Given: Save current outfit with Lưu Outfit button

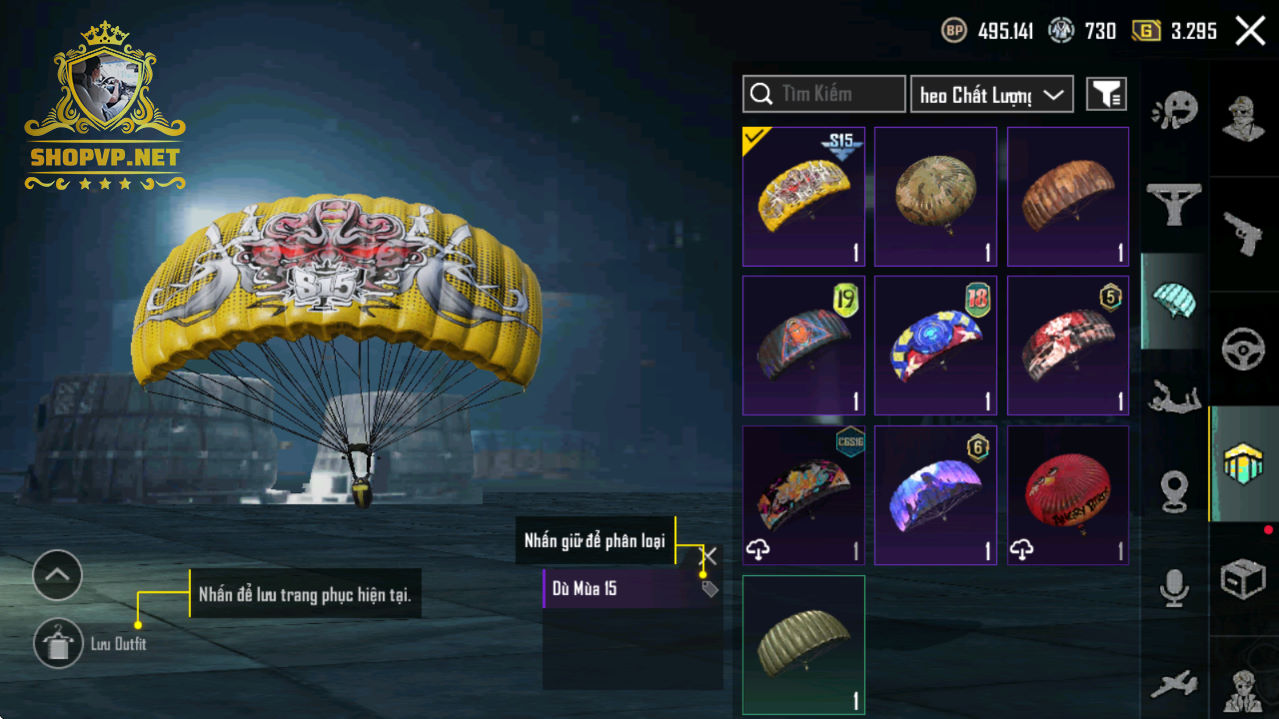Looking at the screenshot, I should [x=59, y=643].
